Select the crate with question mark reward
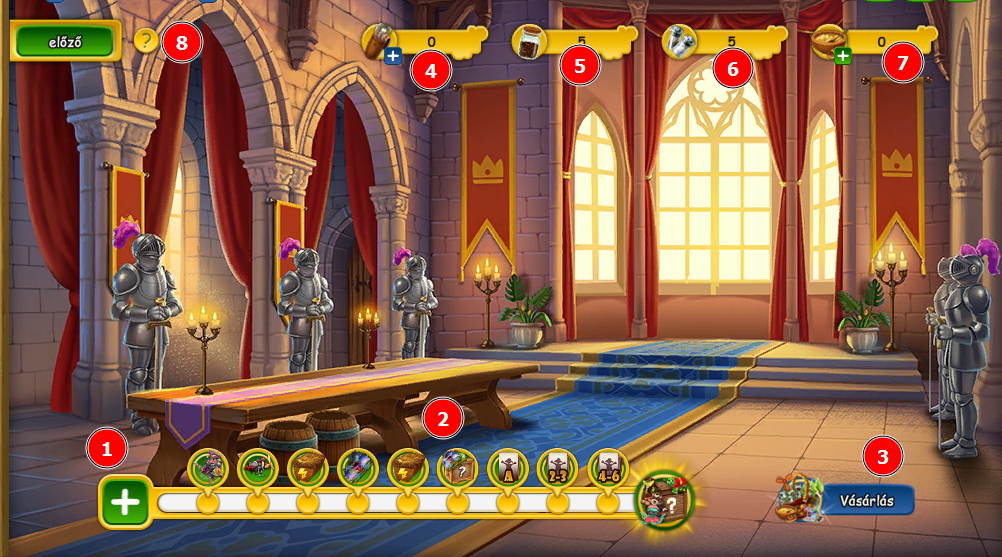The width and height of the screenshot is (1002, 557). coord(457,467)
